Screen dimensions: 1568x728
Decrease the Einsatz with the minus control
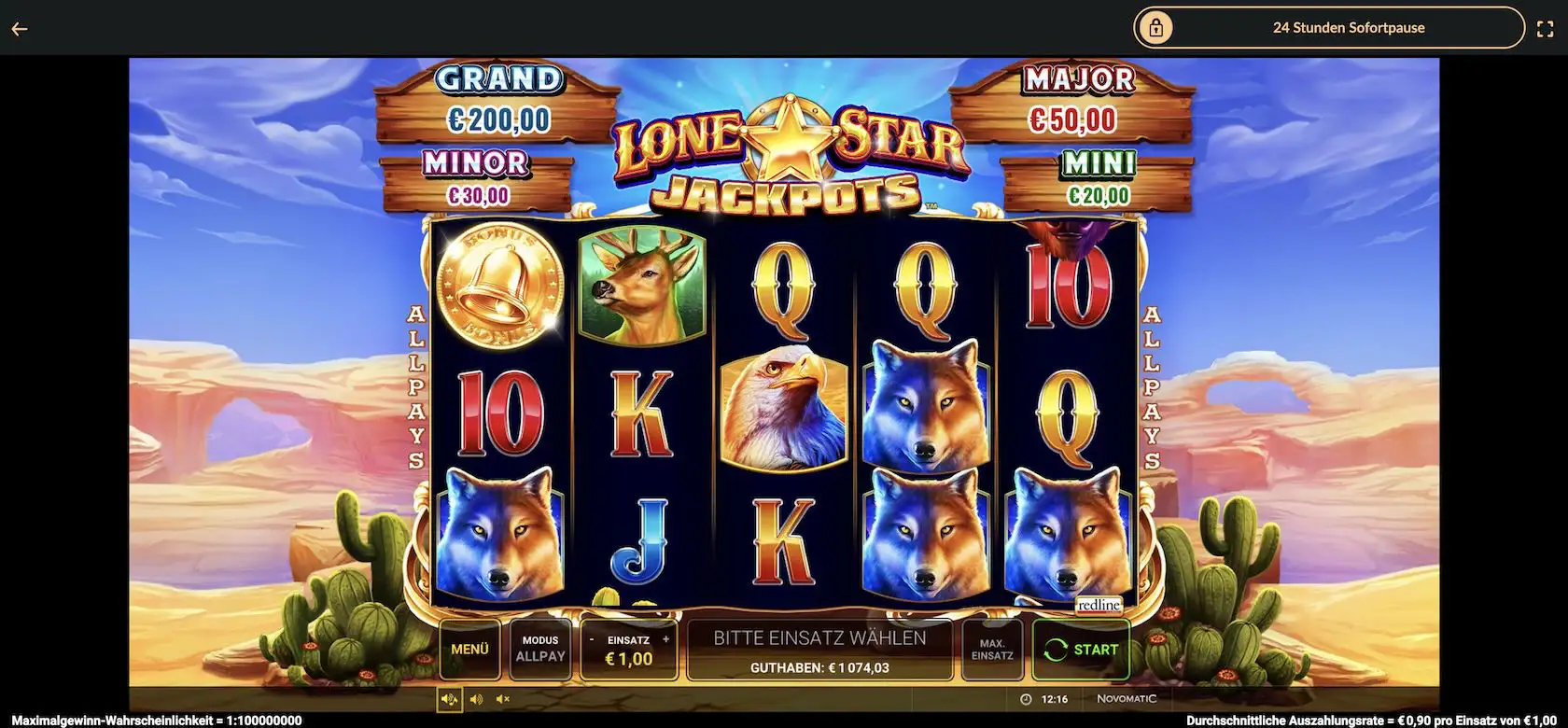tap(592, 638)
